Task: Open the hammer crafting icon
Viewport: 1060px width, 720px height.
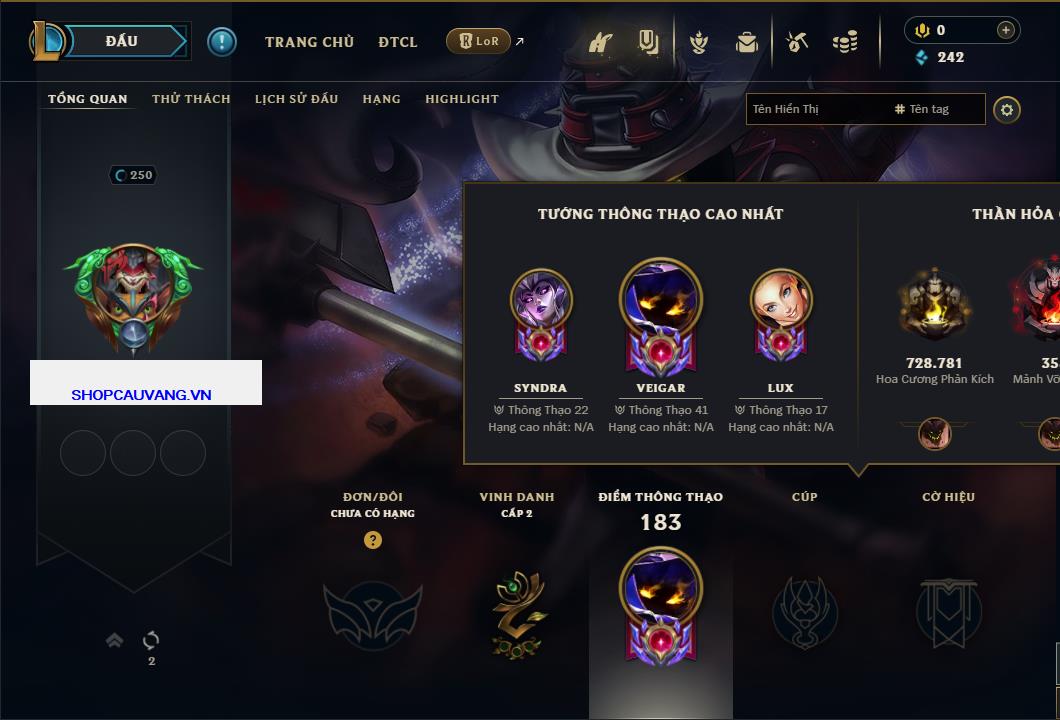Action: coord(797,42)
